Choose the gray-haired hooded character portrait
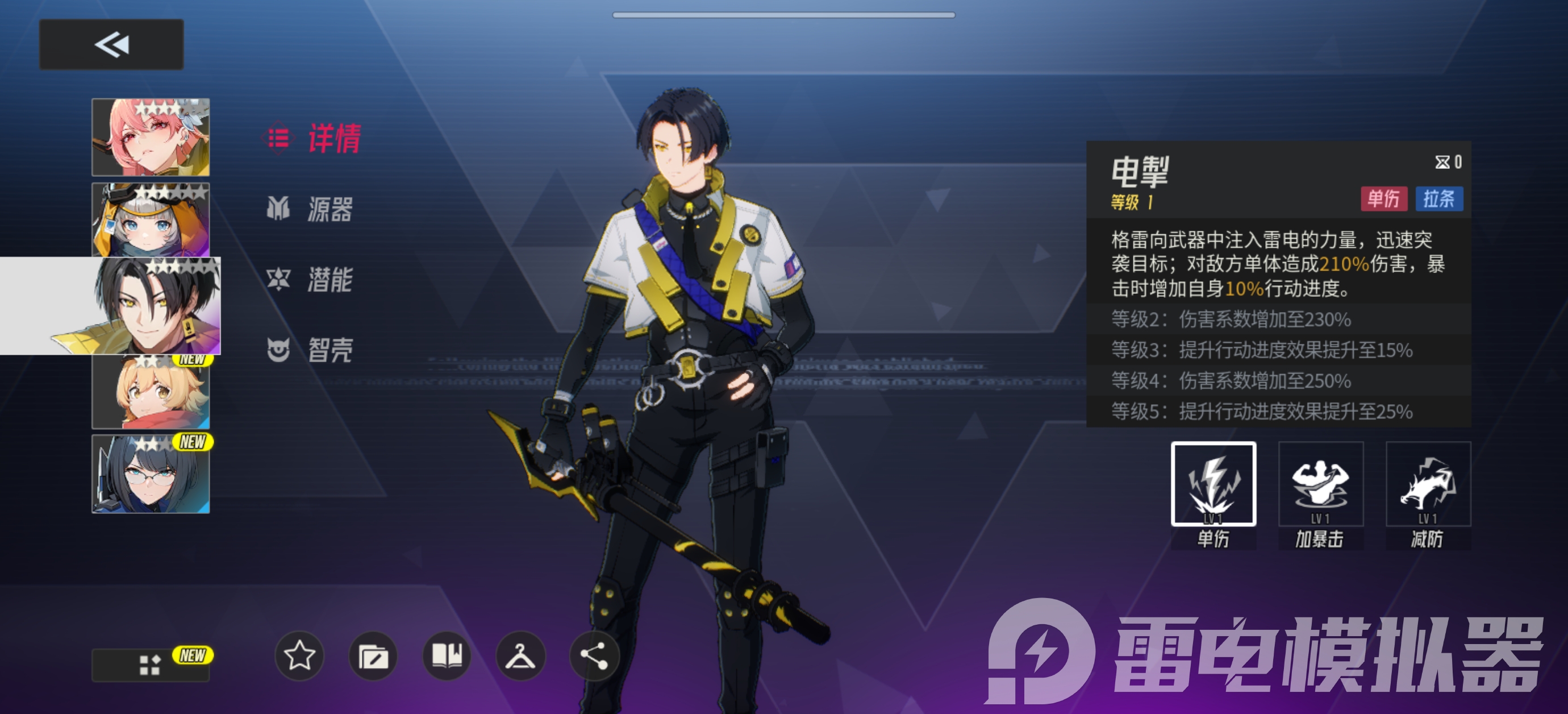Image resolution: width=1568 pixels, height=714 pixels. 151,220
